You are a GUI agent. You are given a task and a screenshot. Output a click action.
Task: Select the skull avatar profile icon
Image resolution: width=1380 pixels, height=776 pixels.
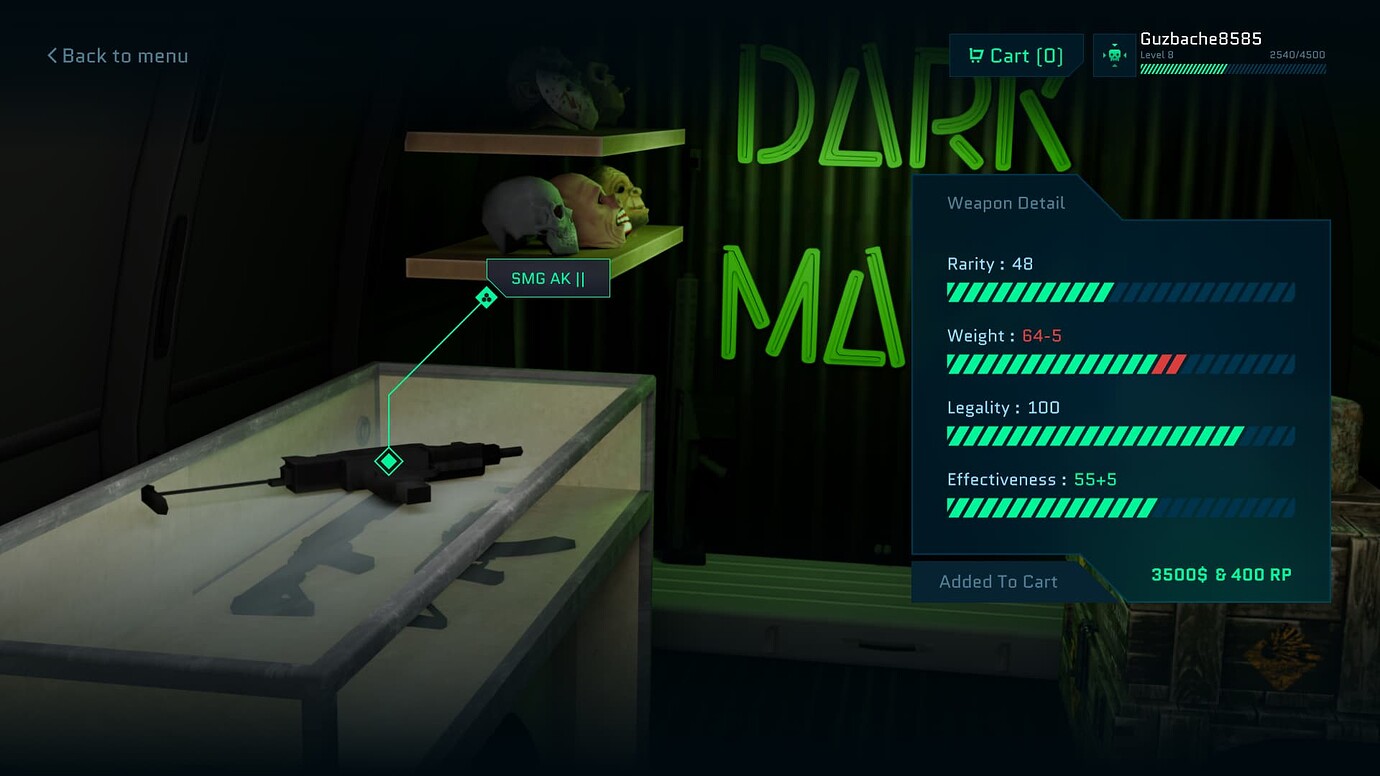[x=1114, y=55]
